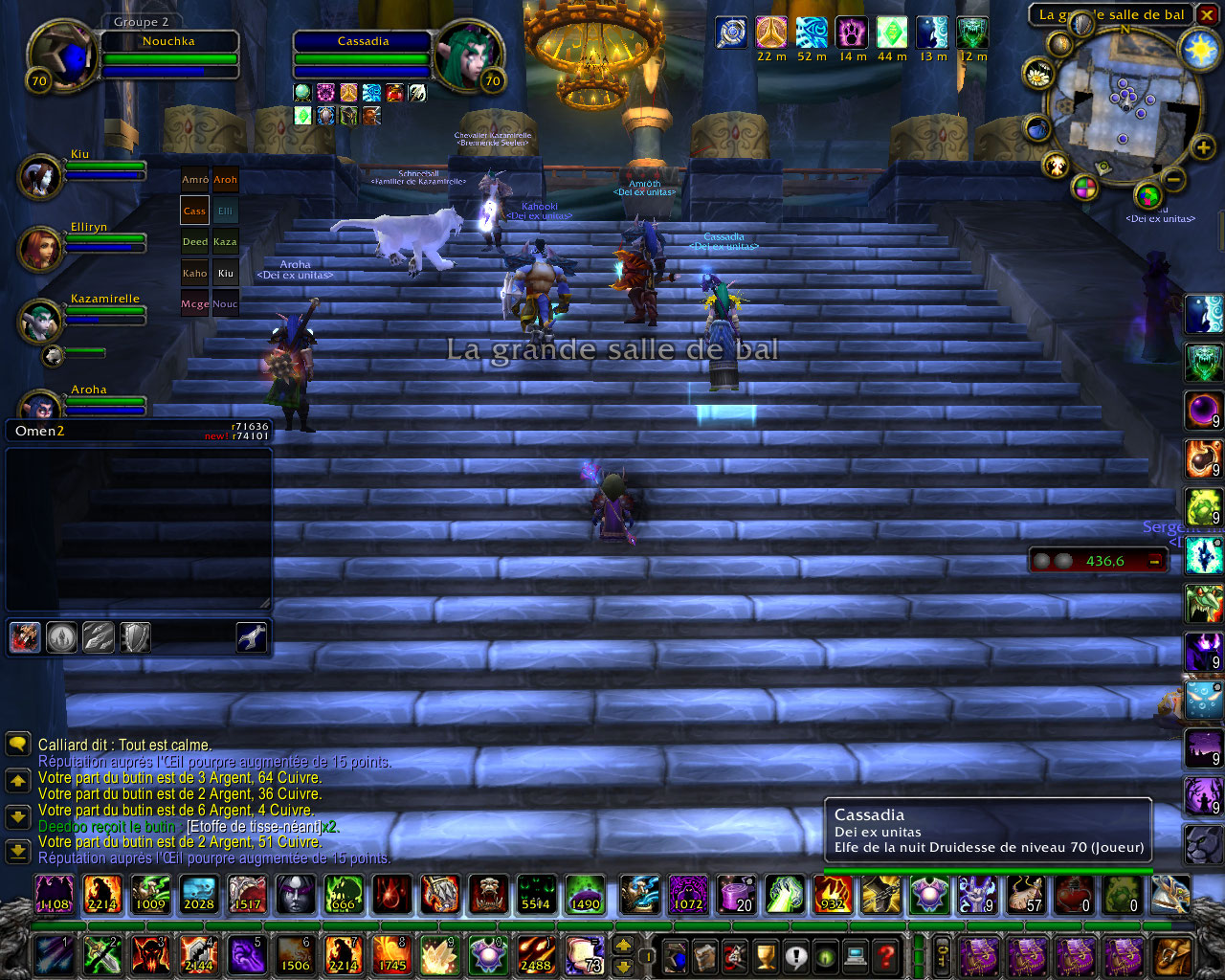Open the keyring button beside the bags
This screenshot has width=1225, height=980.
[942, 955]
